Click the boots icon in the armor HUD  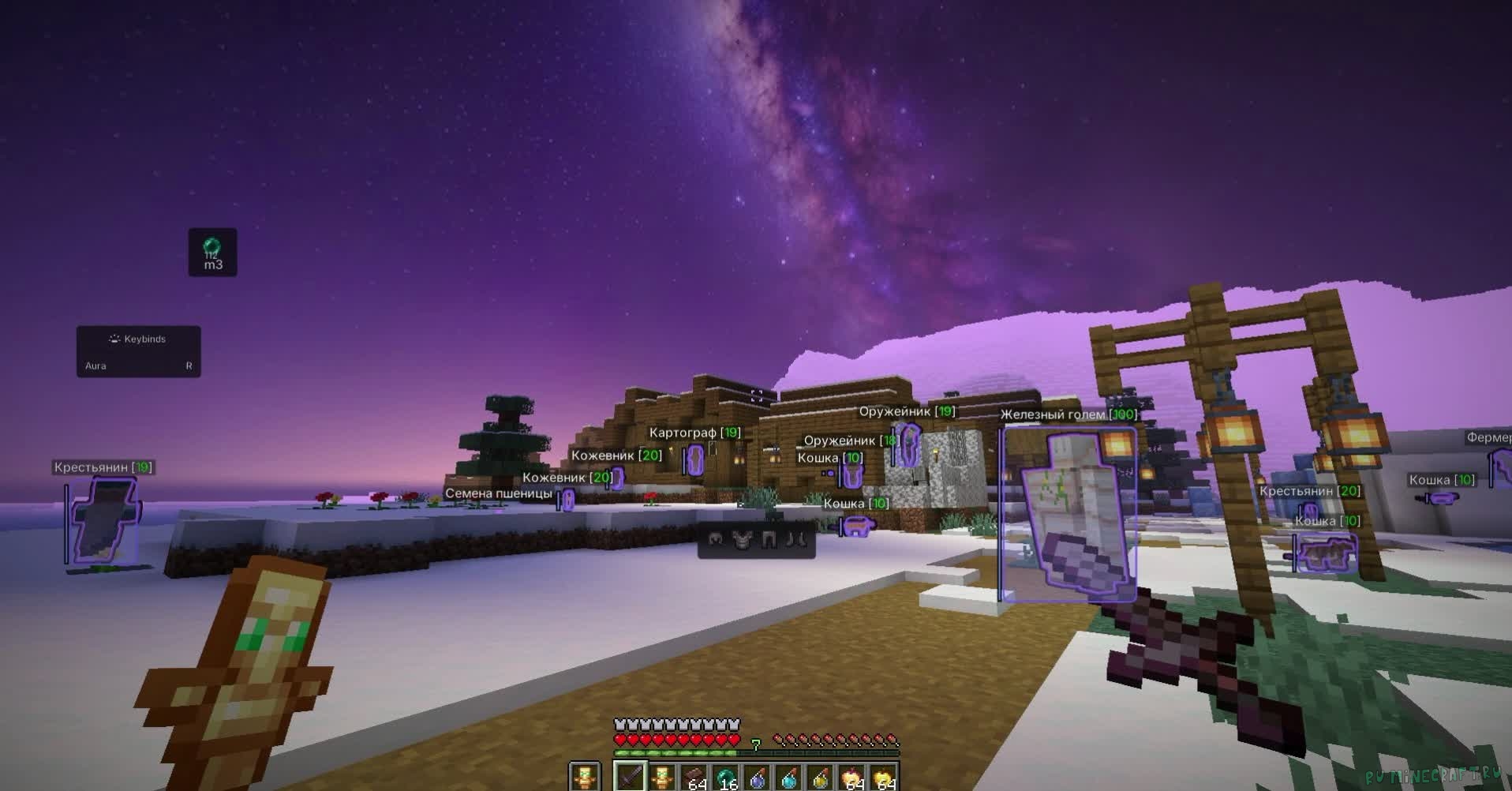797,540
